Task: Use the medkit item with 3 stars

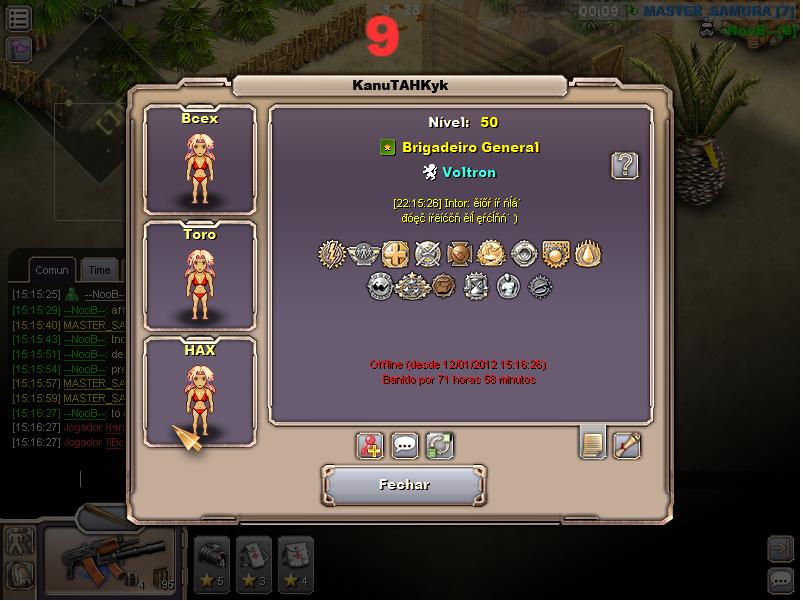Action: pos(253,561)
